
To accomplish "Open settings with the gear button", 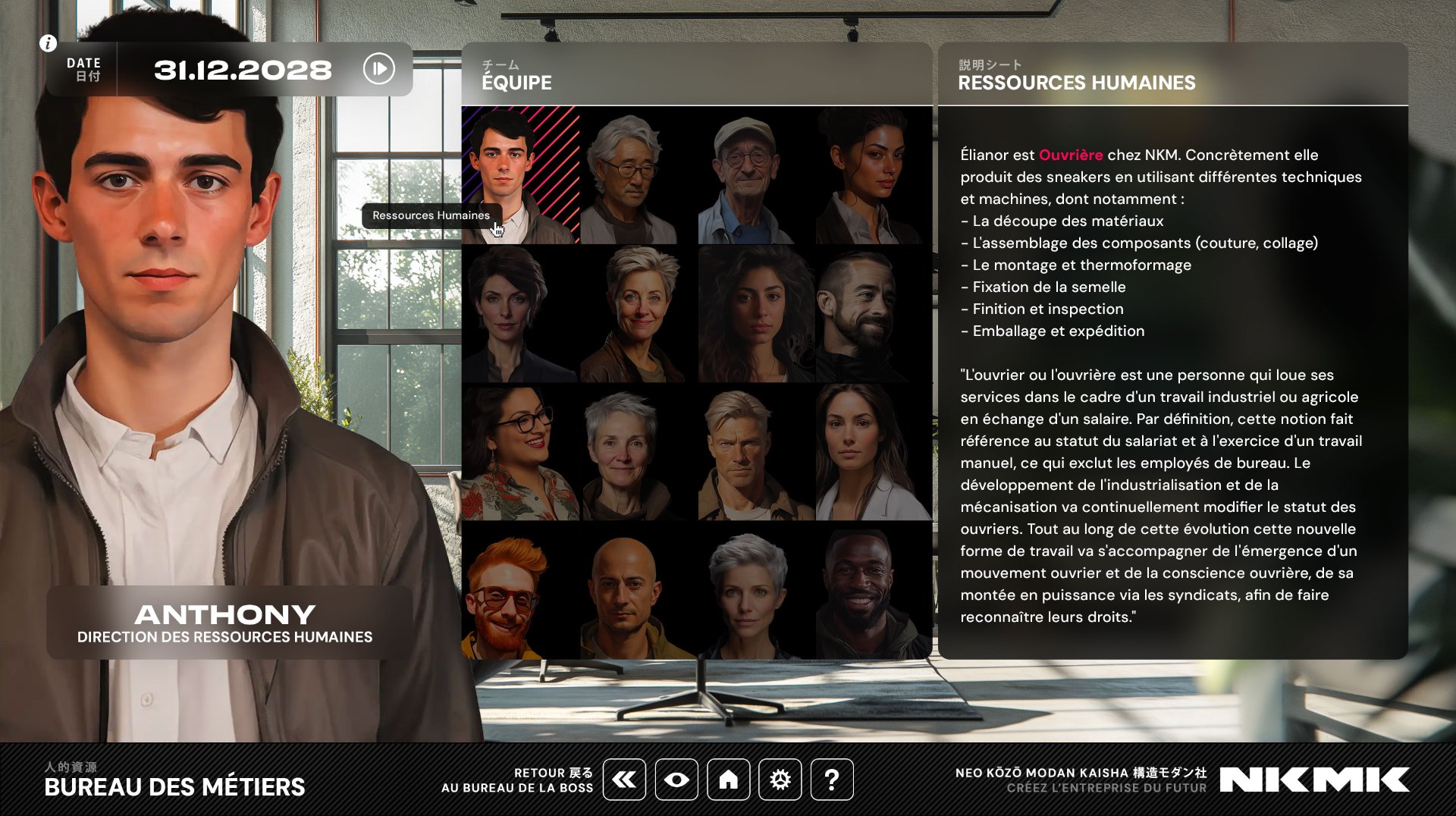I will click(x=780, y=779).
